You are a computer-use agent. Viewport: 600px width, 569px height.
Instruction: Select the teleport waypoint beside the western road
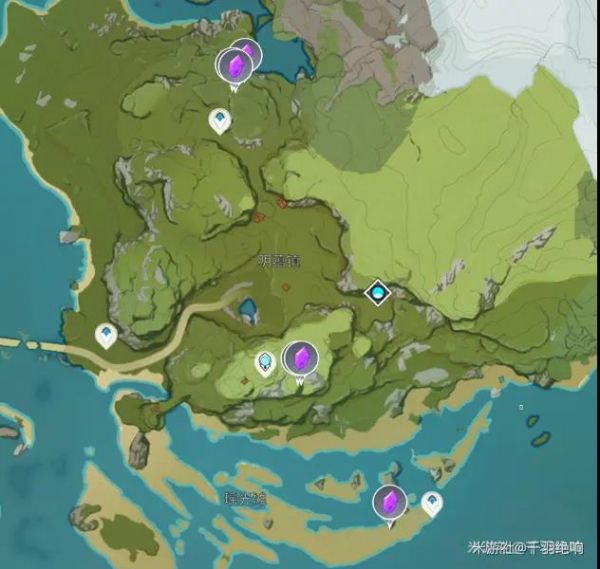(x=105, y=334)
